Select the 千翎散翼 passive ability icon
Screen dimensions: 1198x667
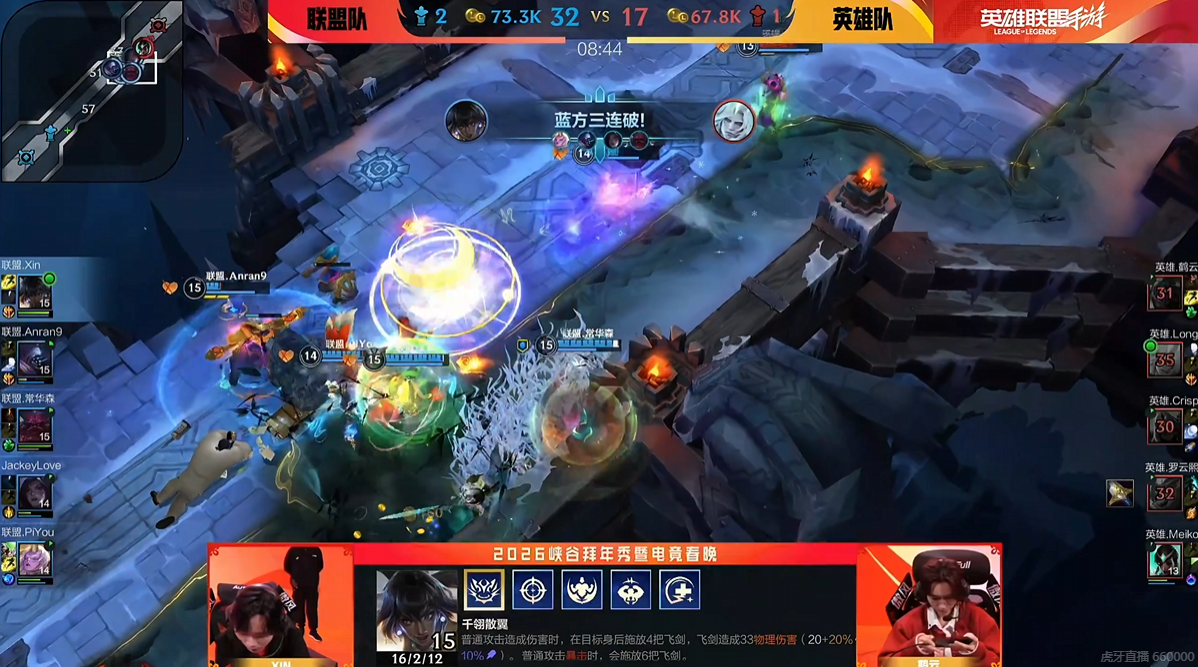point(484,590)
